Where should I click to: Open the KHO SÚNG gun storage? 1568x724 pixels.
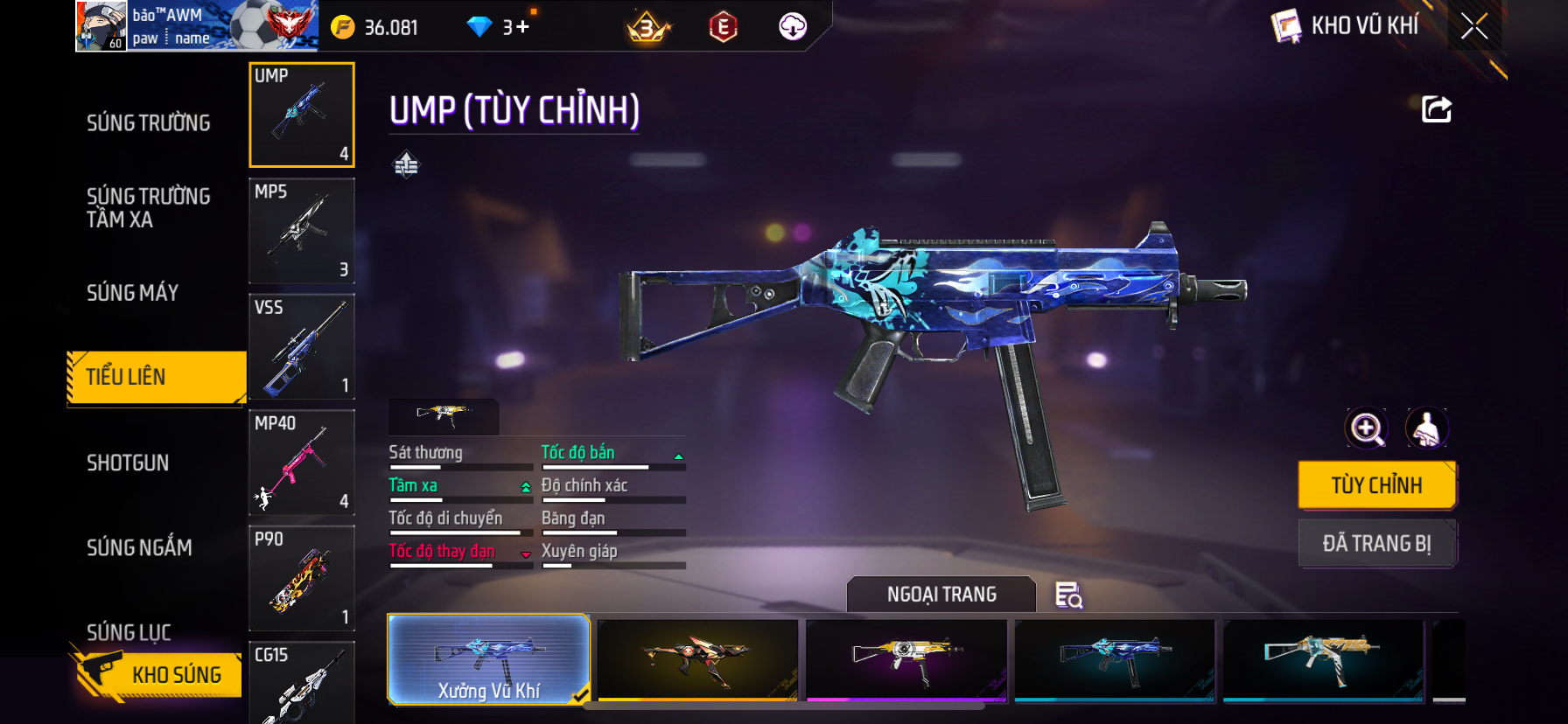click(157, 674)
